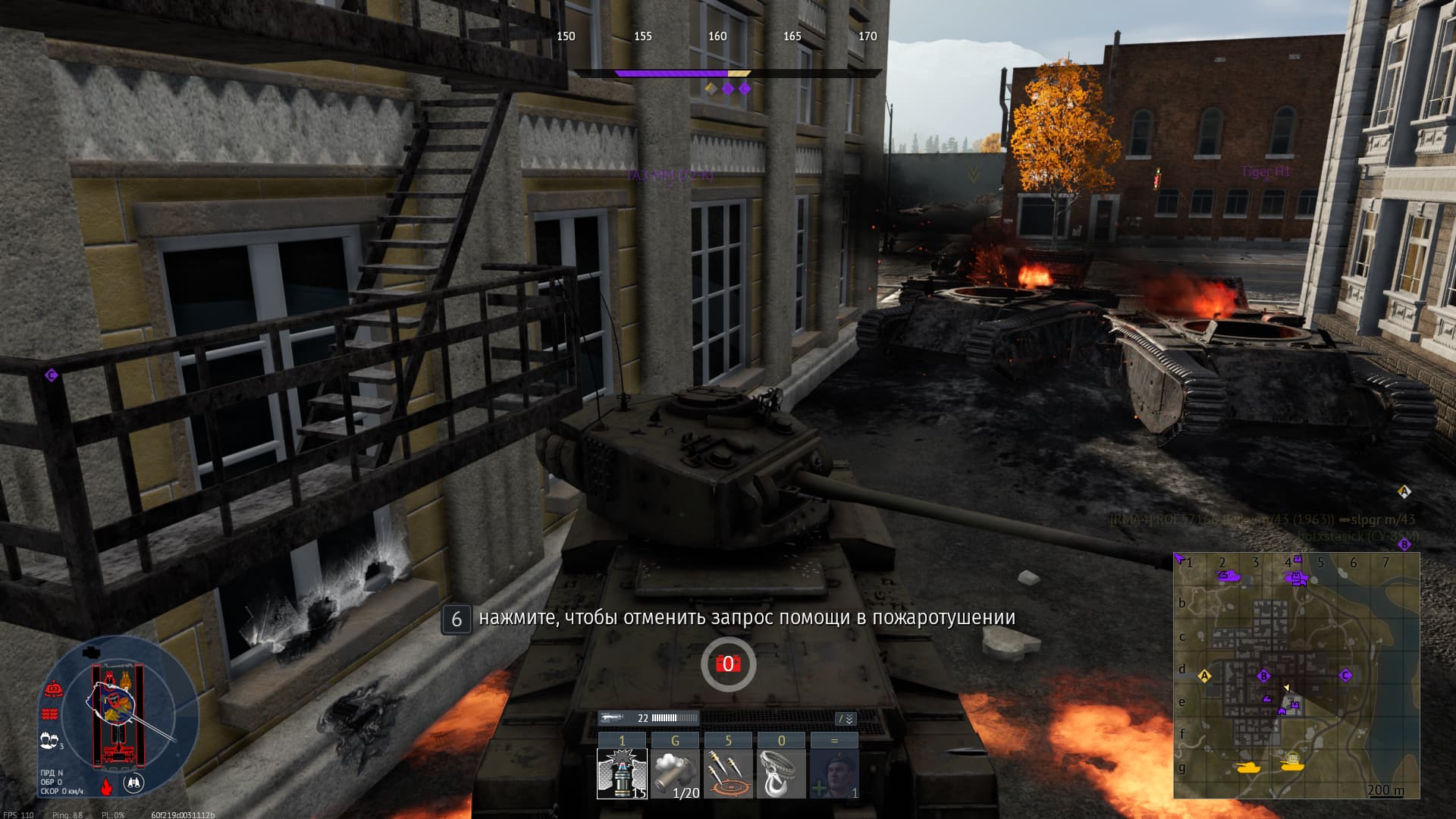Image resolution: width=1456 pixels, height=819 pixels.
Task: Click capture point B on the minimap
Action: (1263, 676)
